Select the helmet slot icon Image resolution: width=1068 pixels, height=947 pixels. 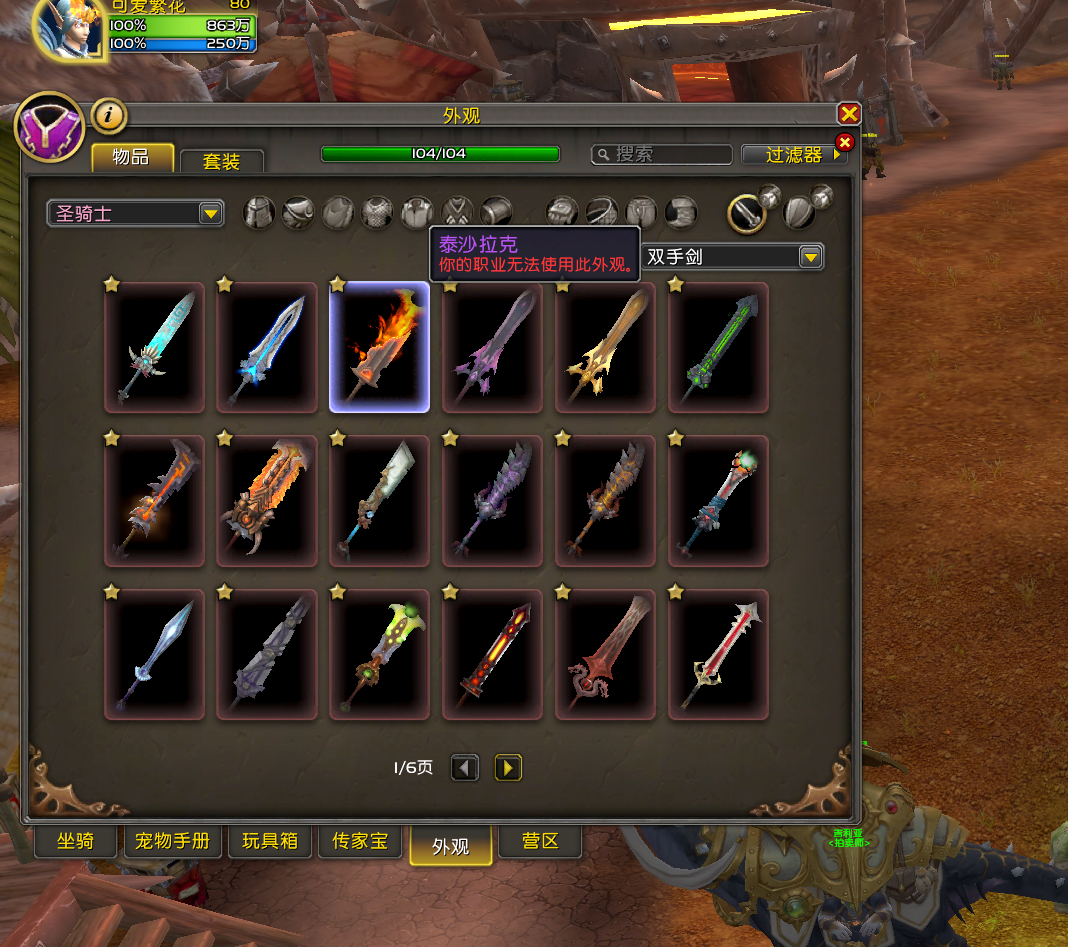[259, 212]
